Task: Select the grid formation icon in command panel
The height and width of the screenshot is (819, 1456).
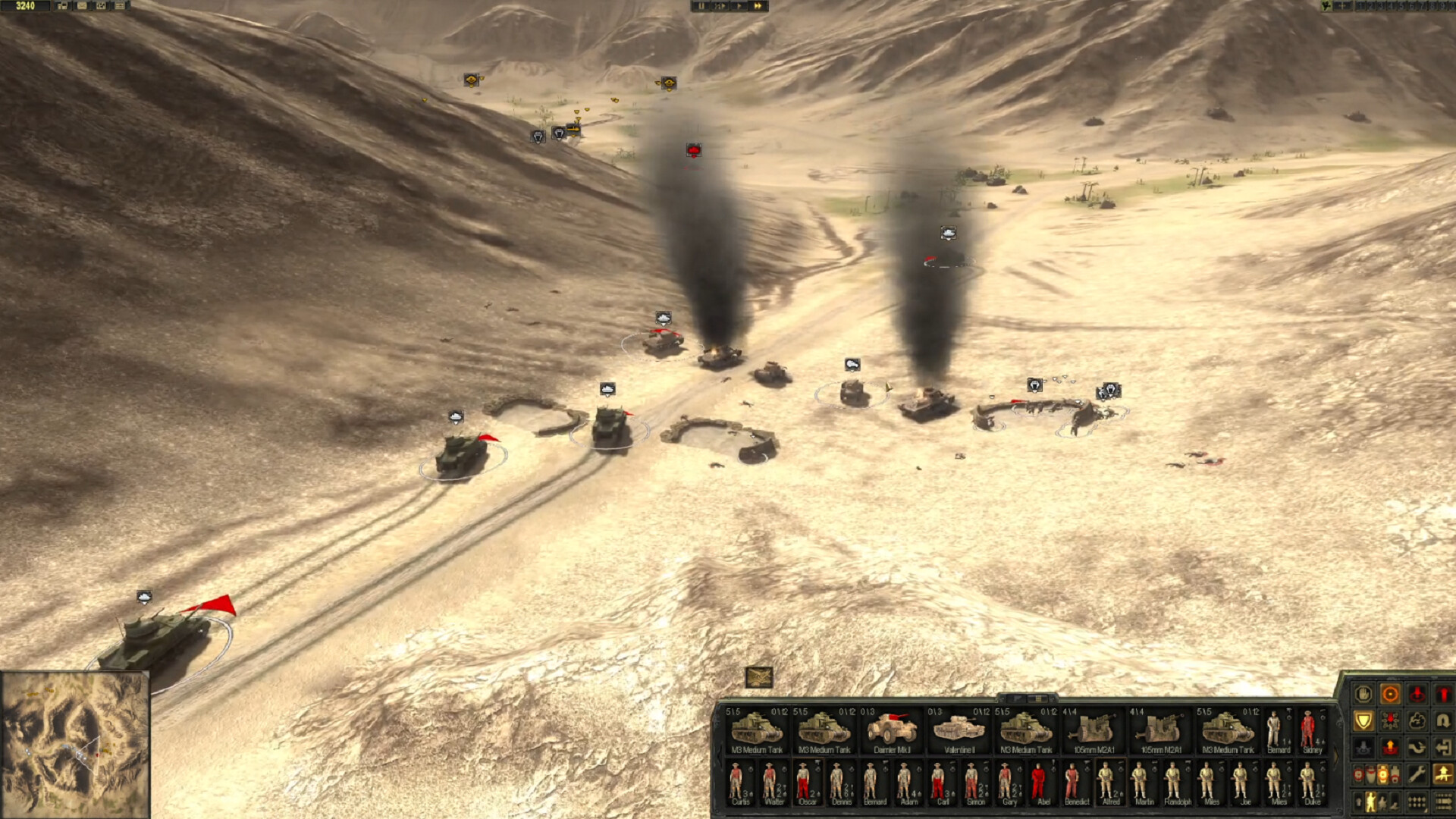Action: coord(1417,801)
